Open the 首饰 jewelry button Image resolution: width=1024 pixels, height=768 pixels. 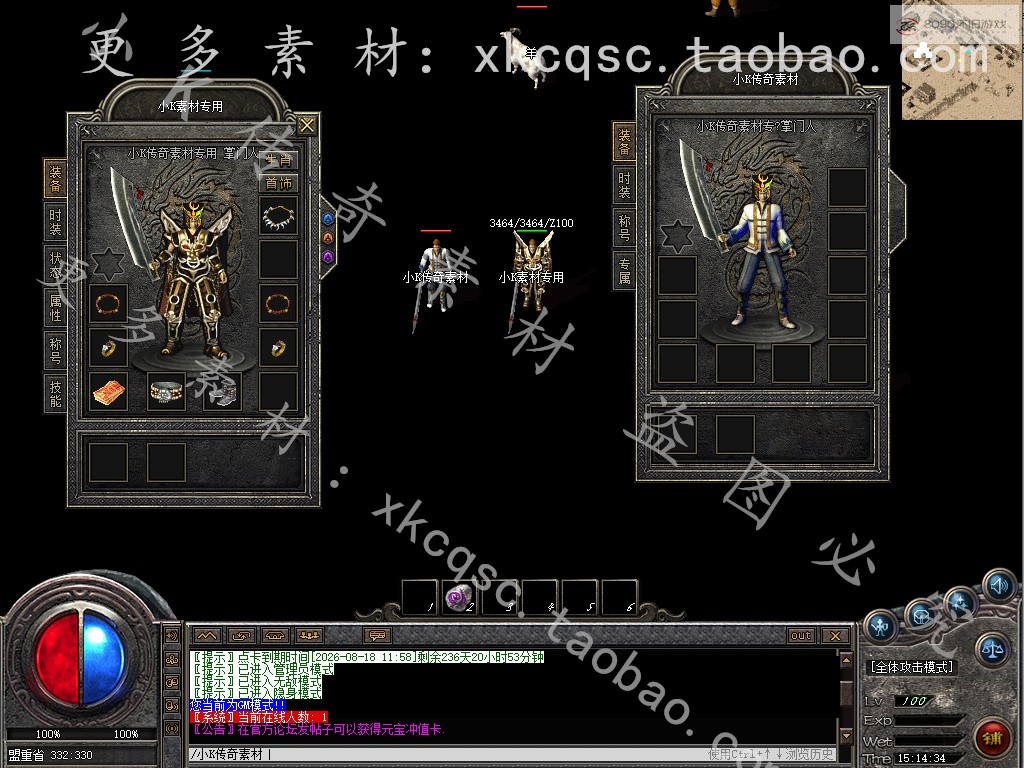(x=279, y=183)
